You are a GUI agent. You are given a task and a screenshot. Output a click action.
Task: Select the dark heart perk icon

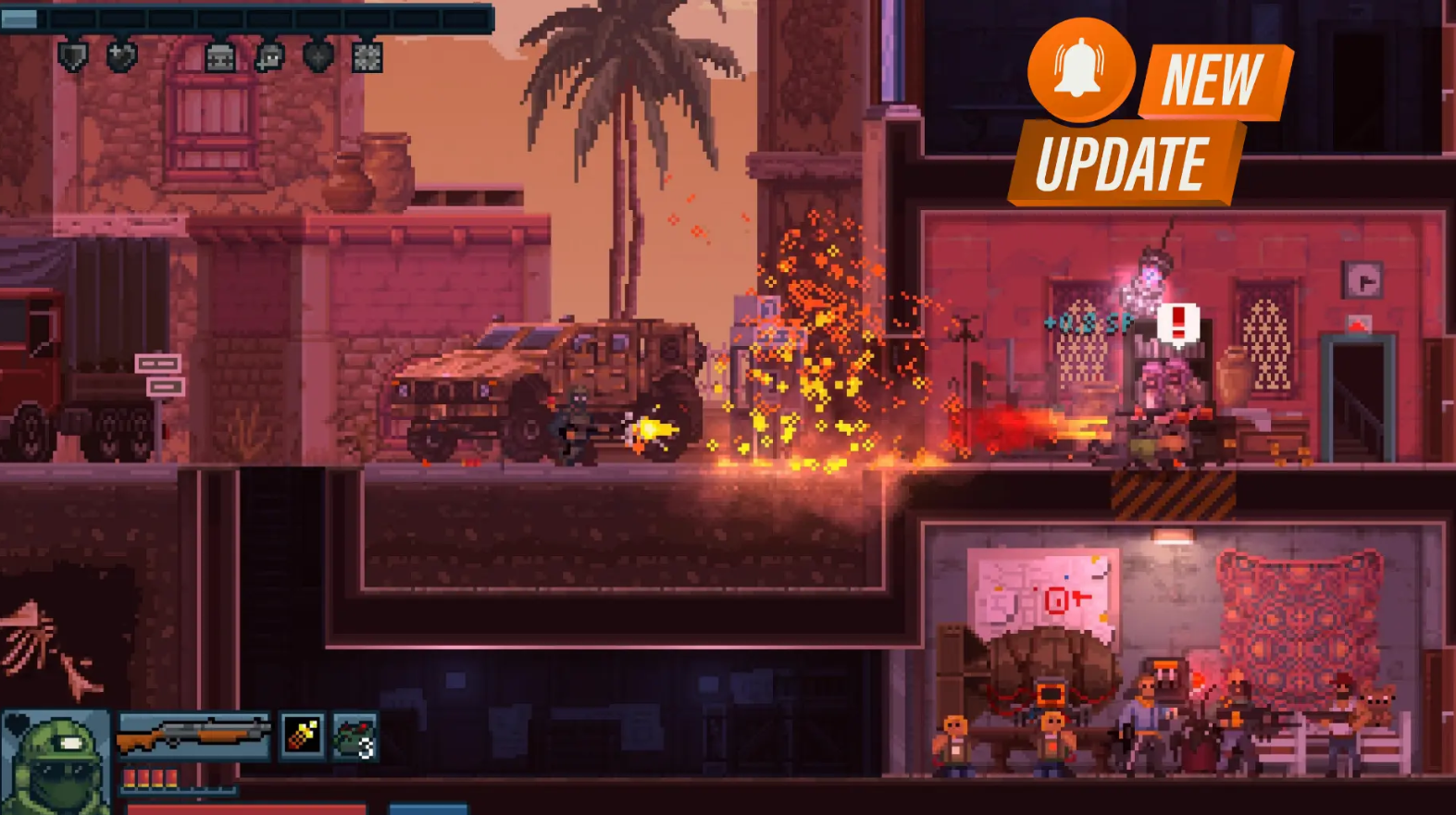(x=318, y=57)
